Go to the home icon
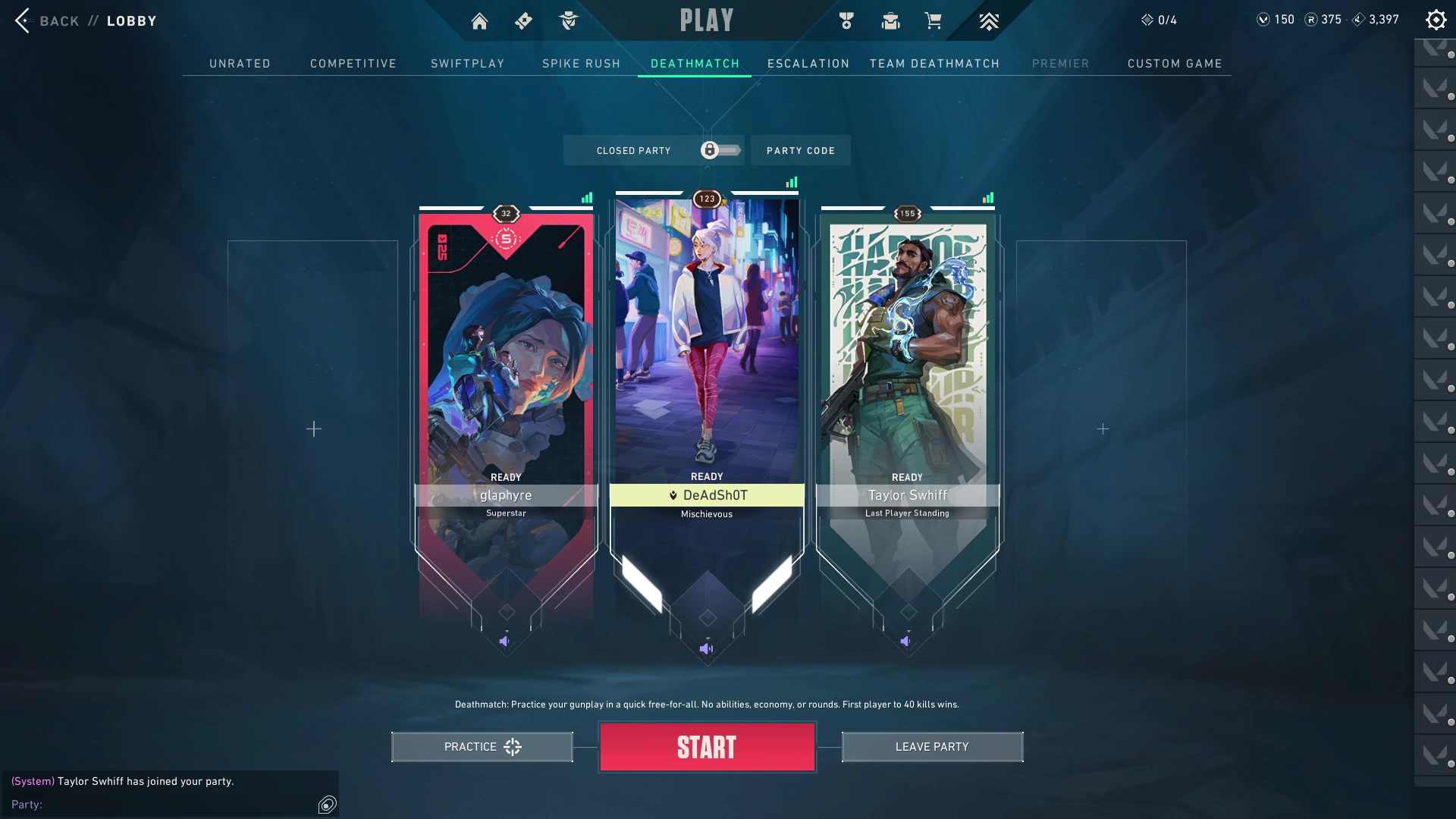 tap(479, 21)
